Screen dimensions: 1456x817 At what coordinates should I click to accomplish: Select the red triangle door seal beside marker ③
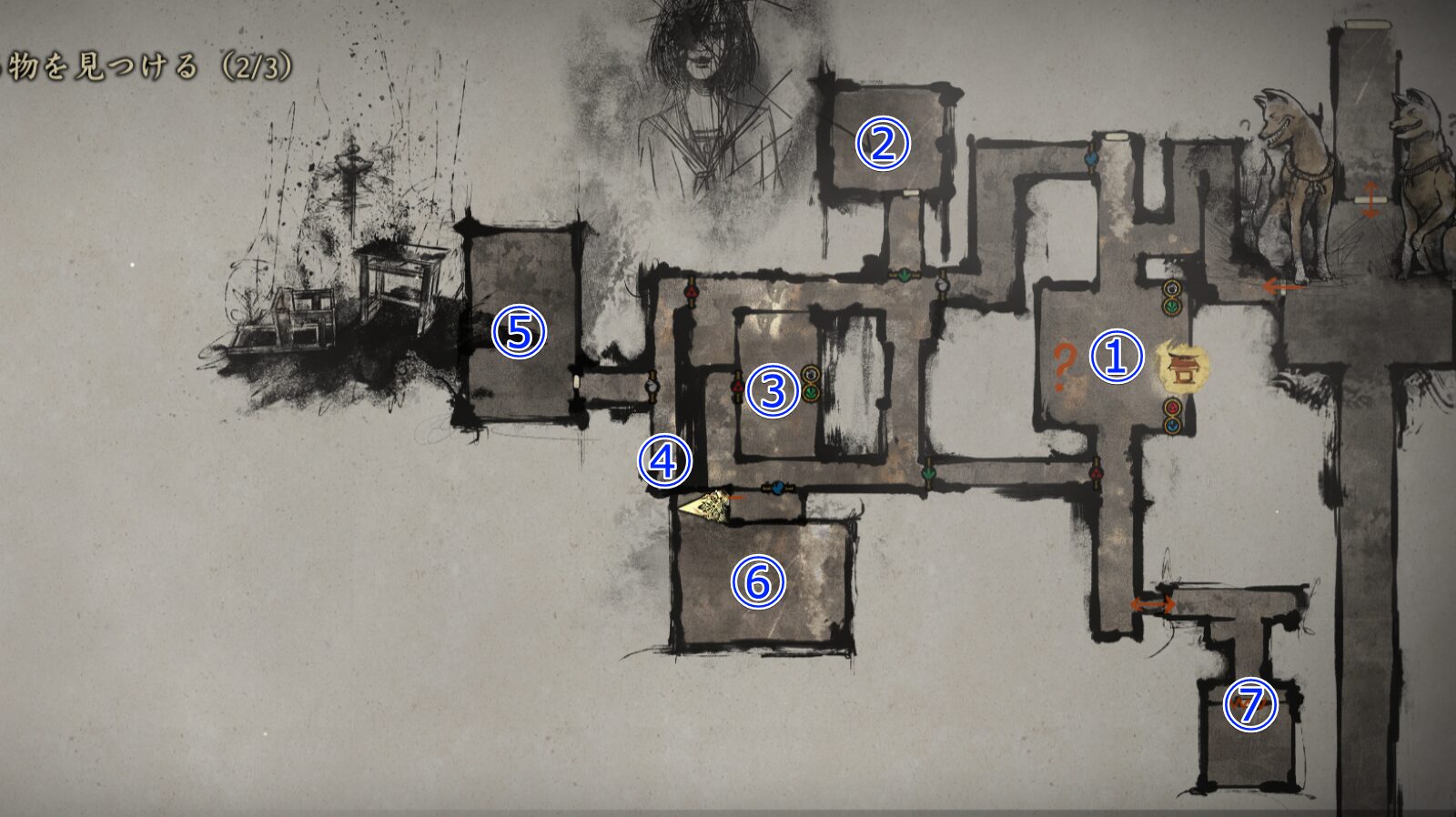click(x=737, y=387)
